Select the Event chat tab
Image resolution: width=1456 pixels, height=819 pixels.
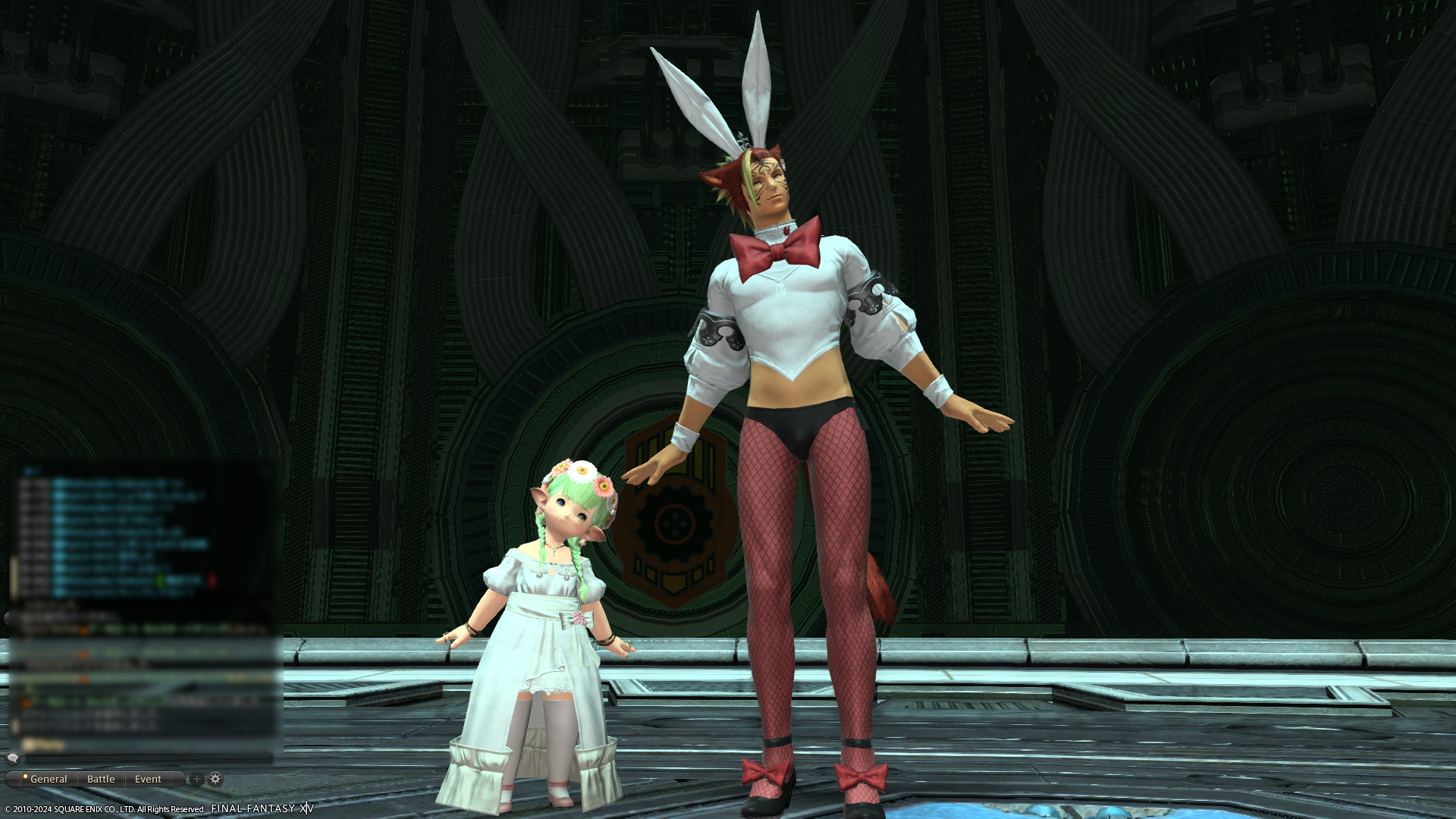(x=148, y=779)
